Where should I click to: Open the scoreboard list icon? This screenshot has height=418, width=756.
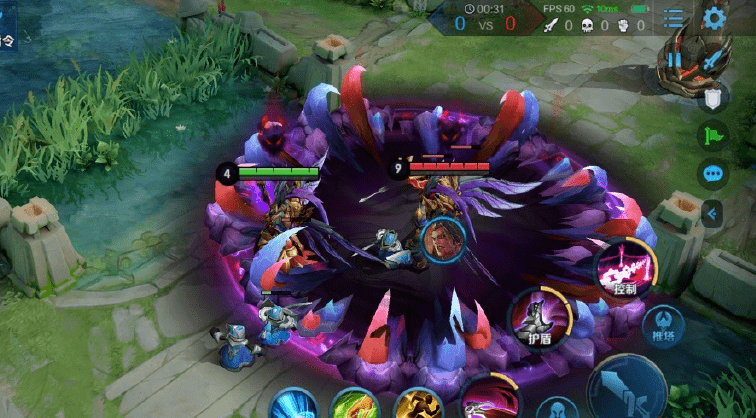(674, 18)
